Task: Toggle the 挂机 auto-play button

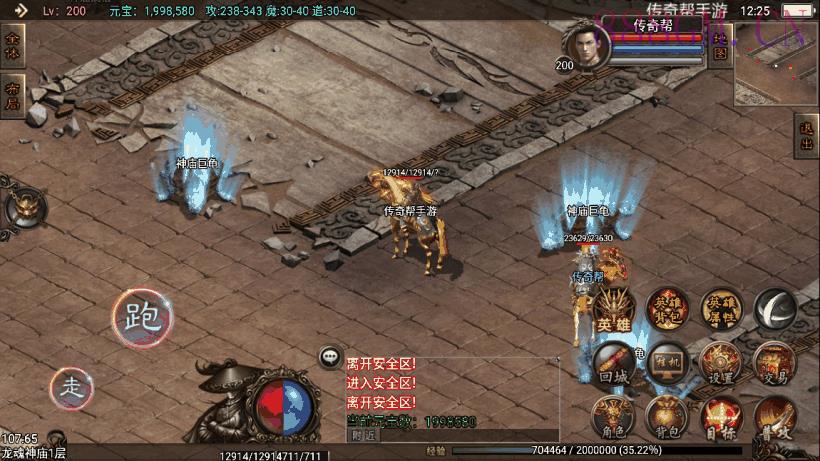Action: (666, 365)
